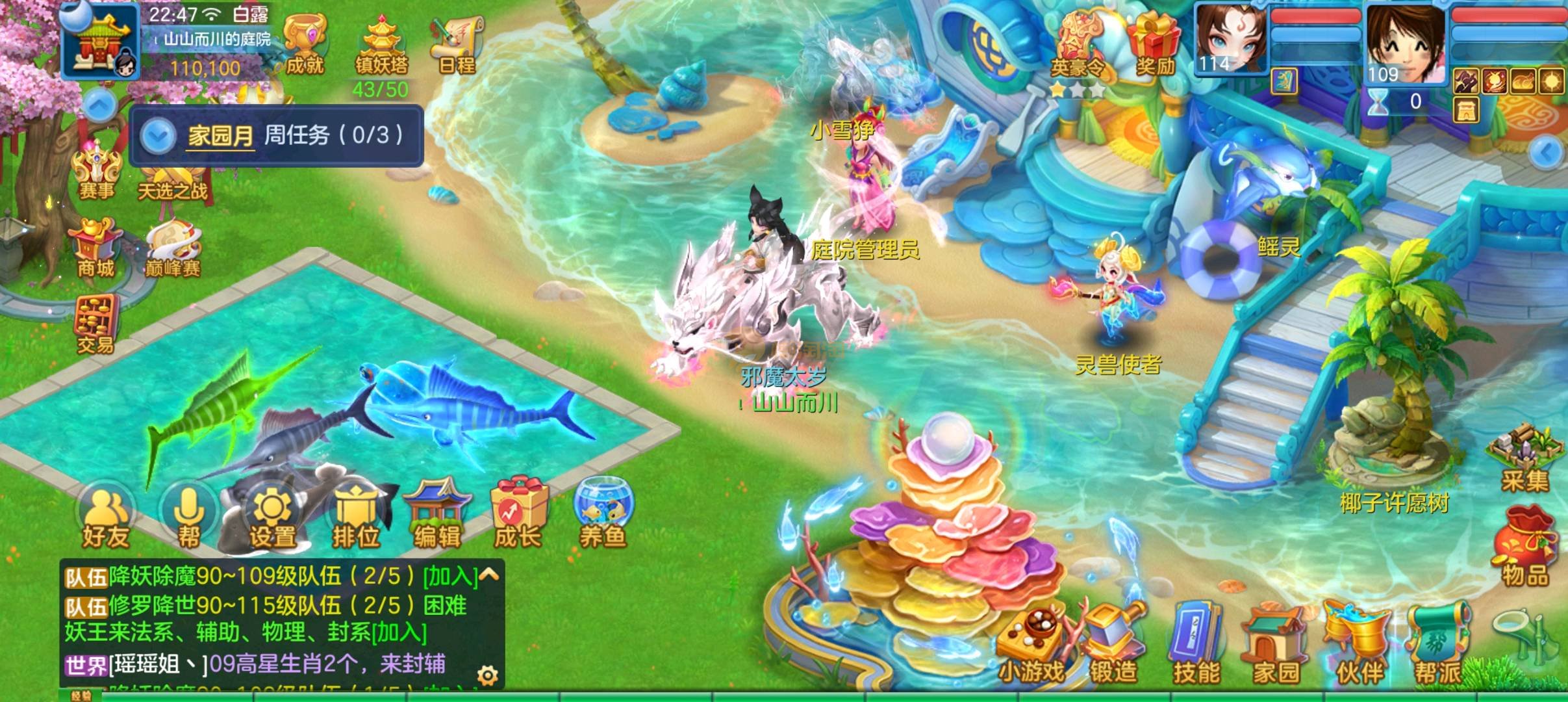Screen dimensions: 1568x702
Task: Open the 物品 inventory bag
Action: tap(1524, 547)
